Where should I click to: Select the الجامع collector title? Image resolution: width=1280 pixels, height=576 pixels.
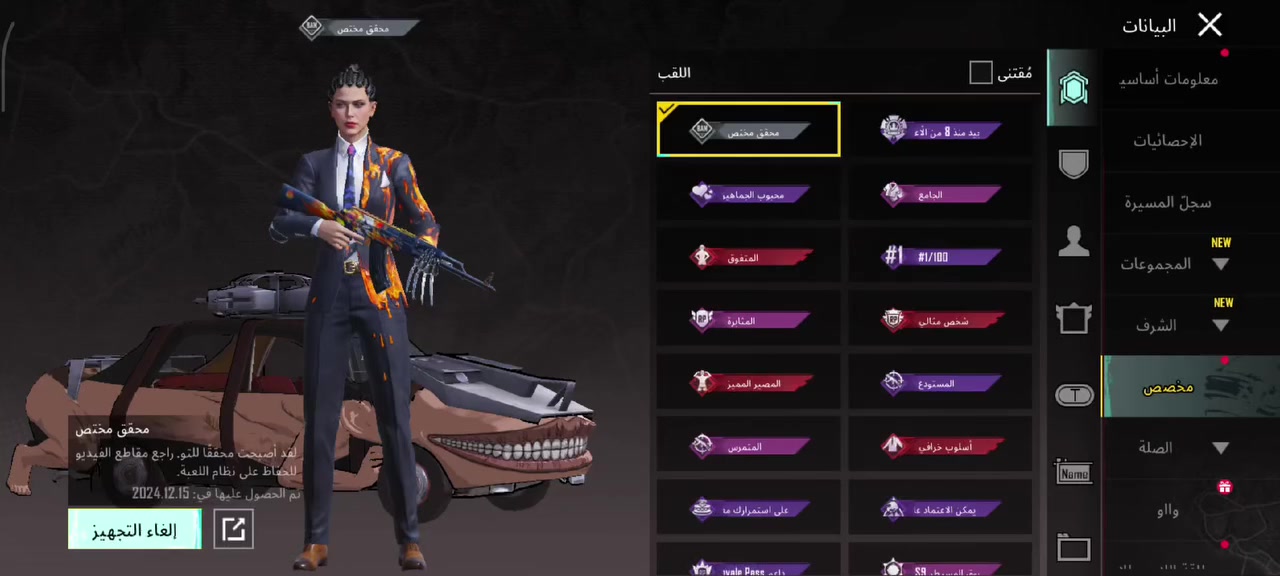coord(940,194)
